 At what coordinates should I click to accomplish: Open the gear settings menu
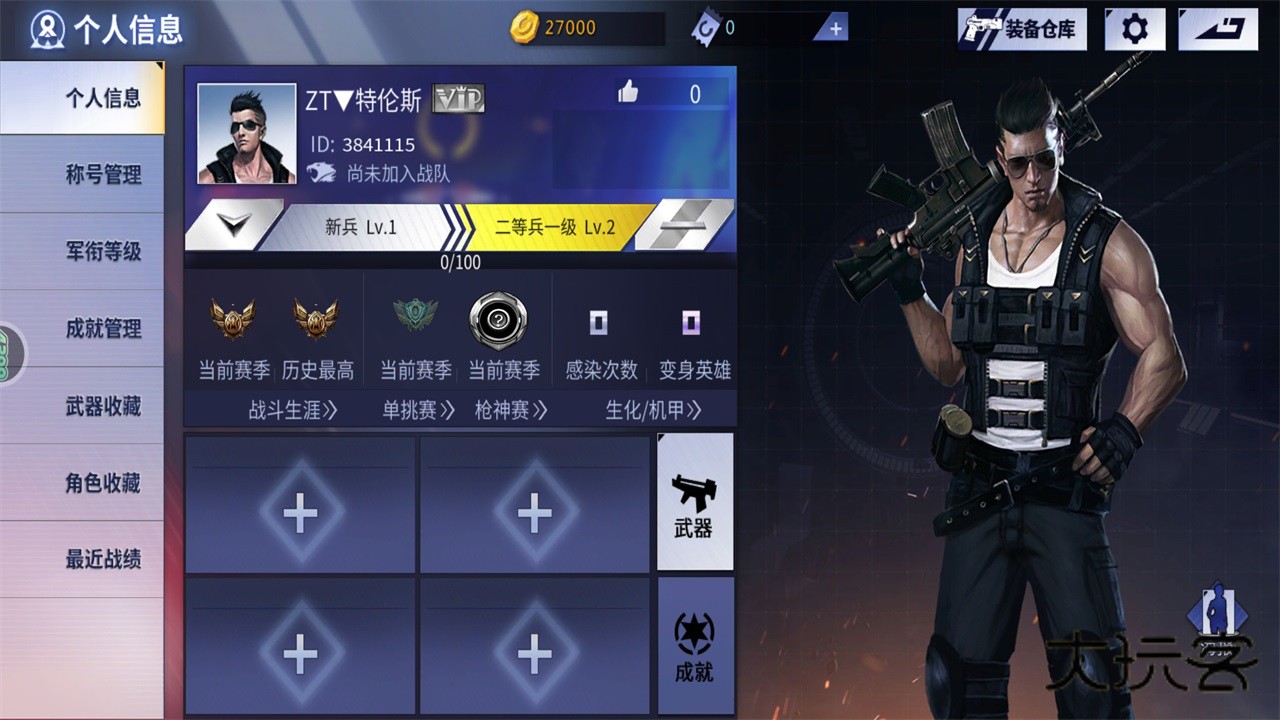tap(1135, 29)
